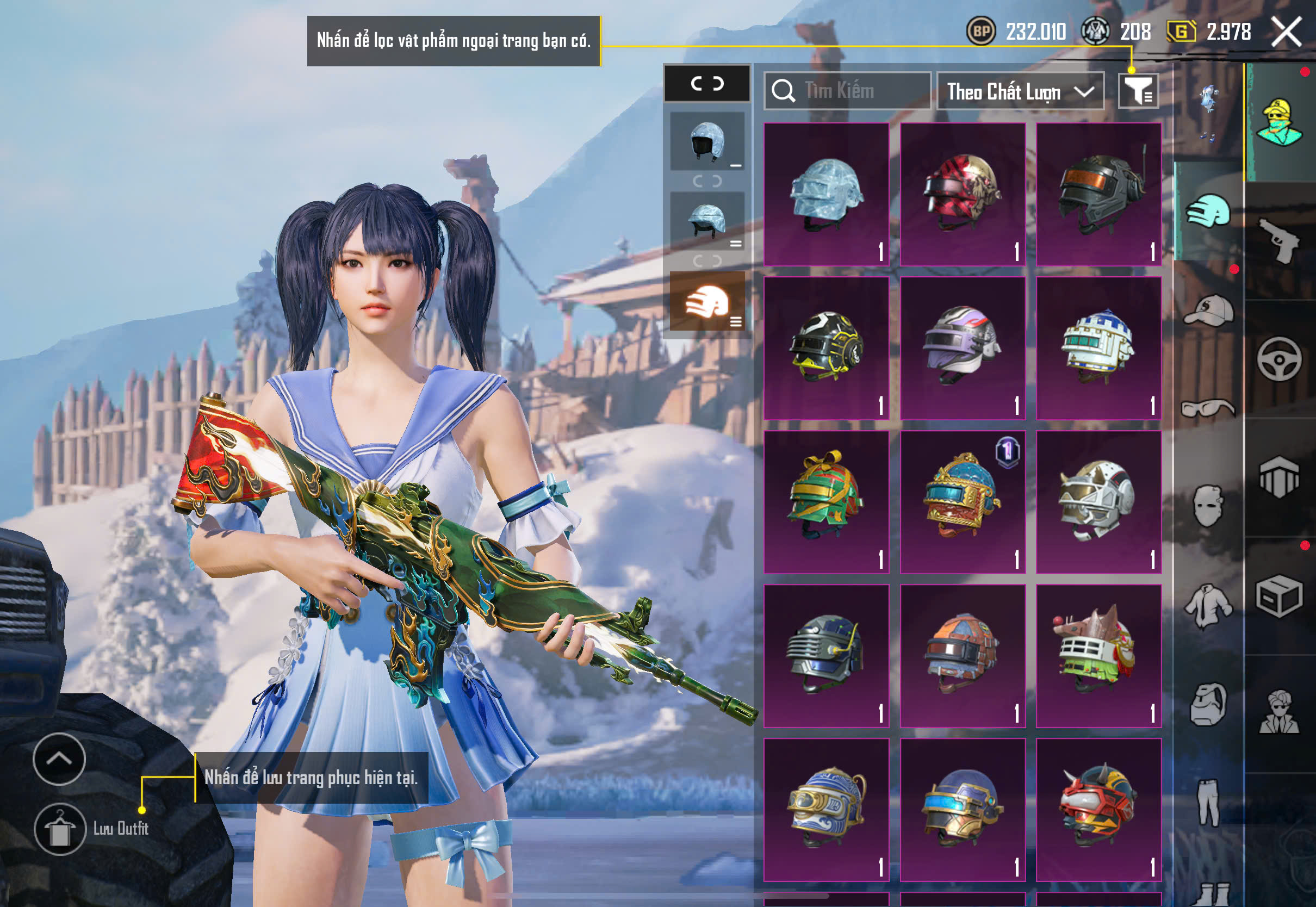Open the cap headwear category
The width and height of the screenshot is (1316, 907).
click(x=1209, y=311)
